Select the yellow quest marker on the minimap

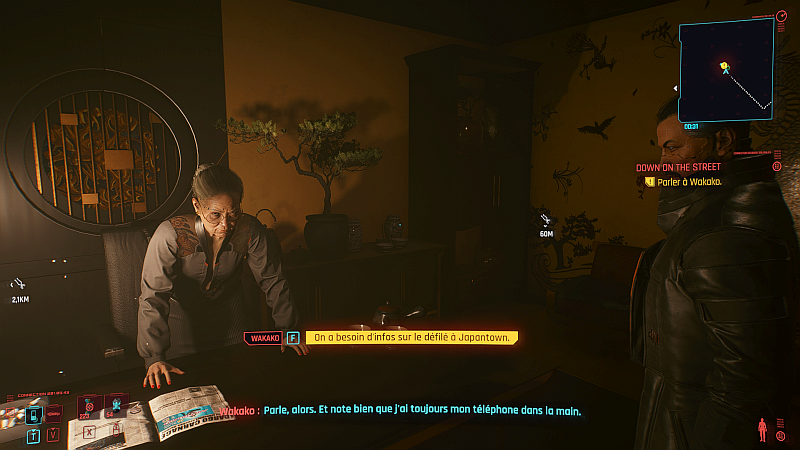[724, 67]
